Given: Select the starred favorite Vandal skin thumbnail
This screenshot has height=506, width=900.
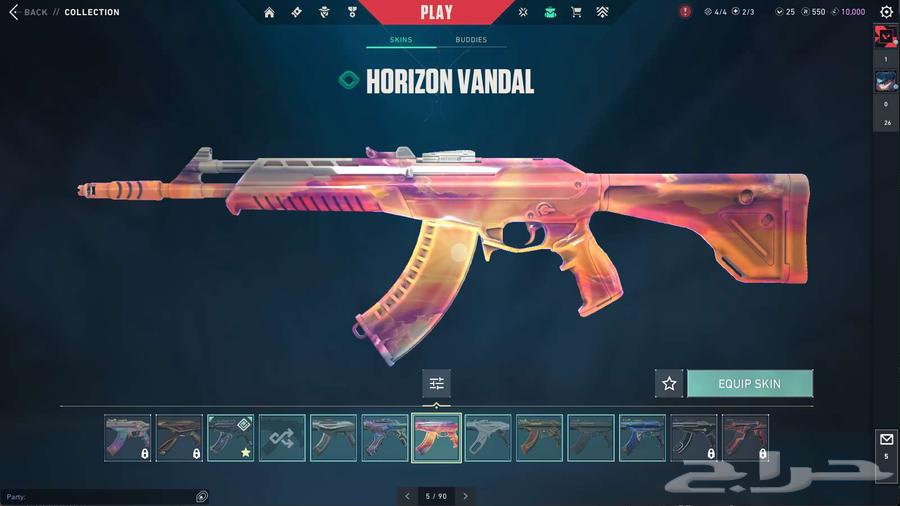Looking at the screenshot, I should [x=230, y=438].
